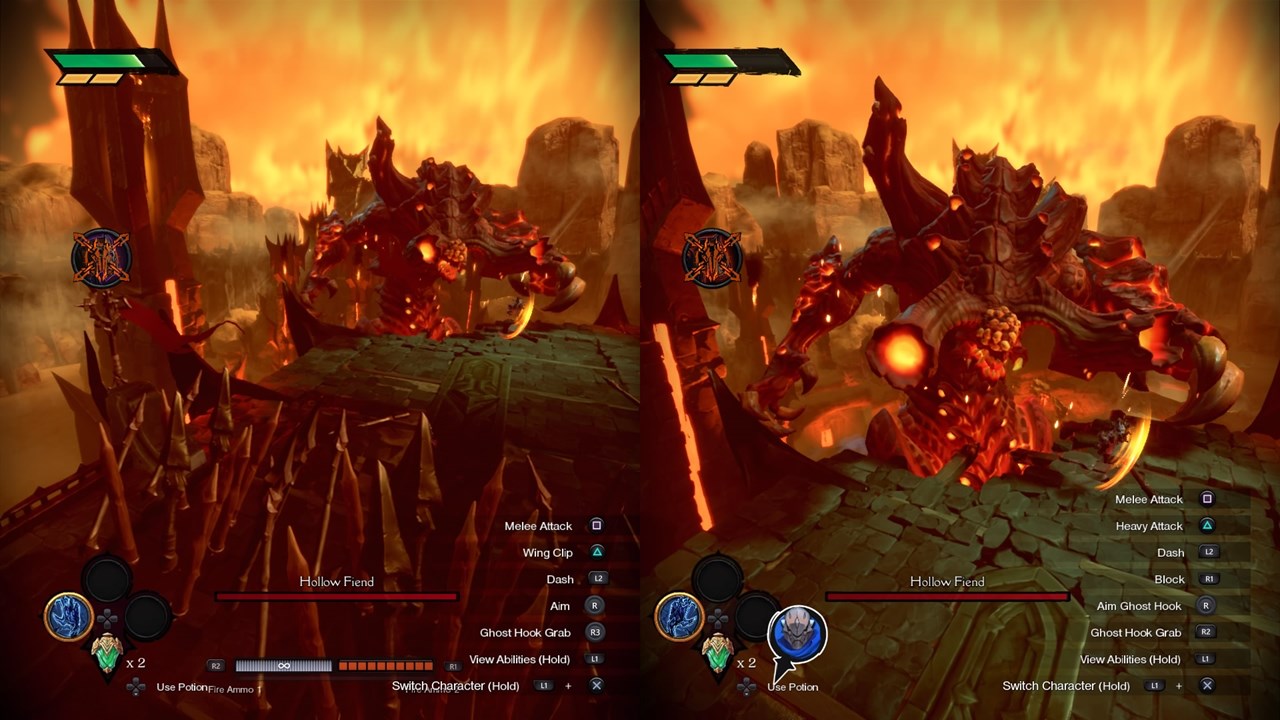Click War's round crossed-weapons emblem
Viewport: 1280px width, 720px height.
click(x=712, y=258)
